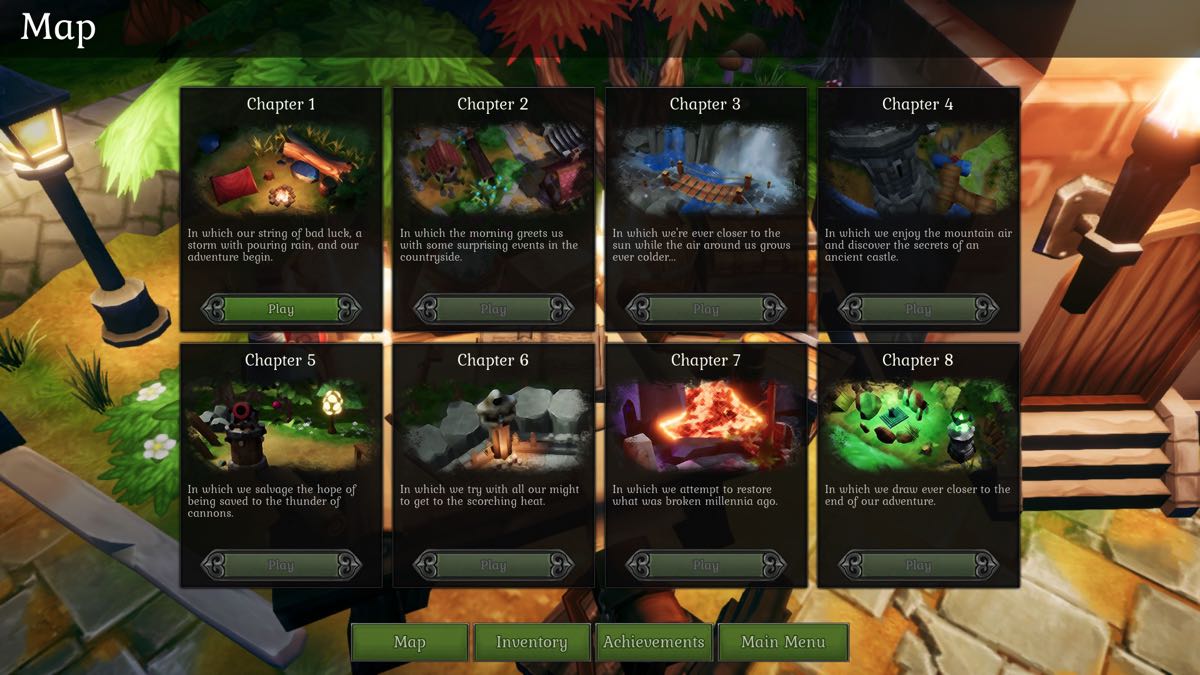Select the Chapter 1 campsite thumbnail

click(x=281, y=170)
